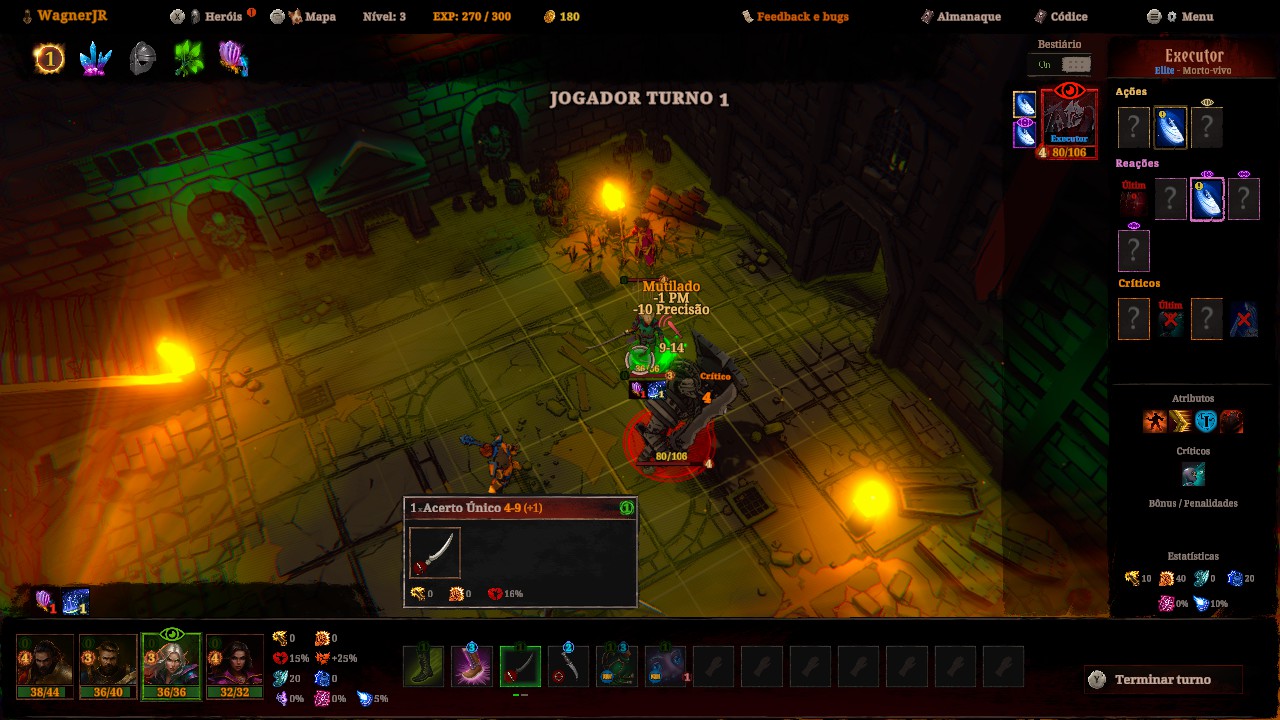The width and height of the screenshot is (1280, 720).
Task: Toggle the Bestiário switch
Action: pos(1063,64)
